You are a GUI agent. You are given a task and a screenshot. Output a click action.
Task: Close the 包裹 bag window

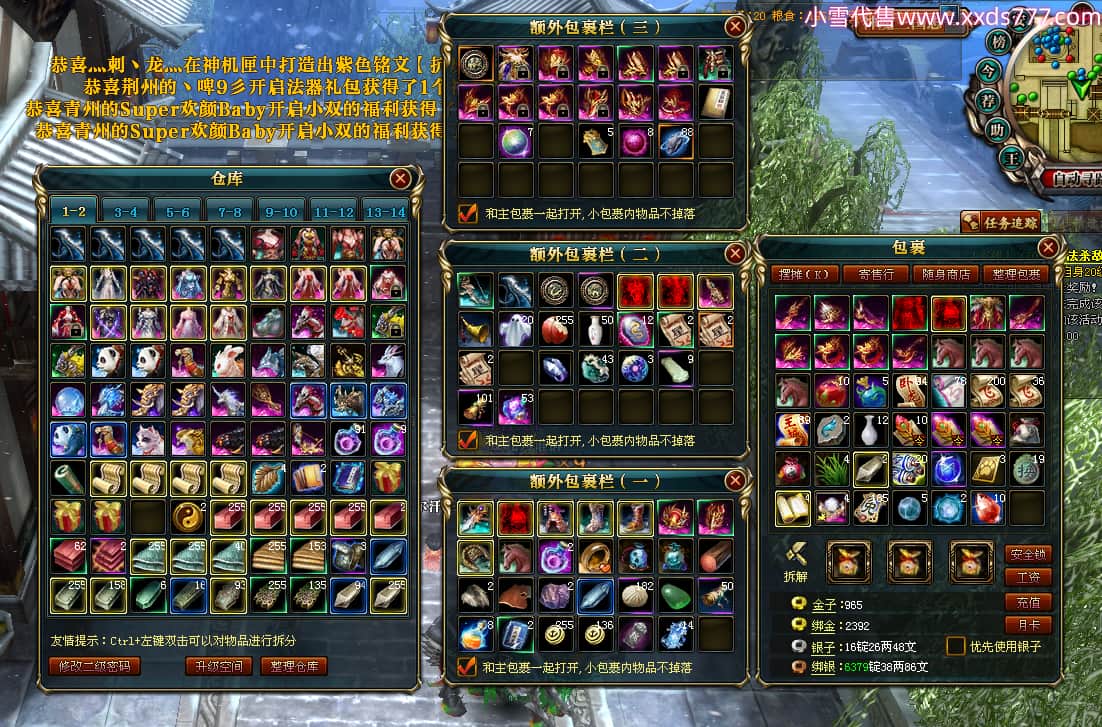pos(1048,247)
